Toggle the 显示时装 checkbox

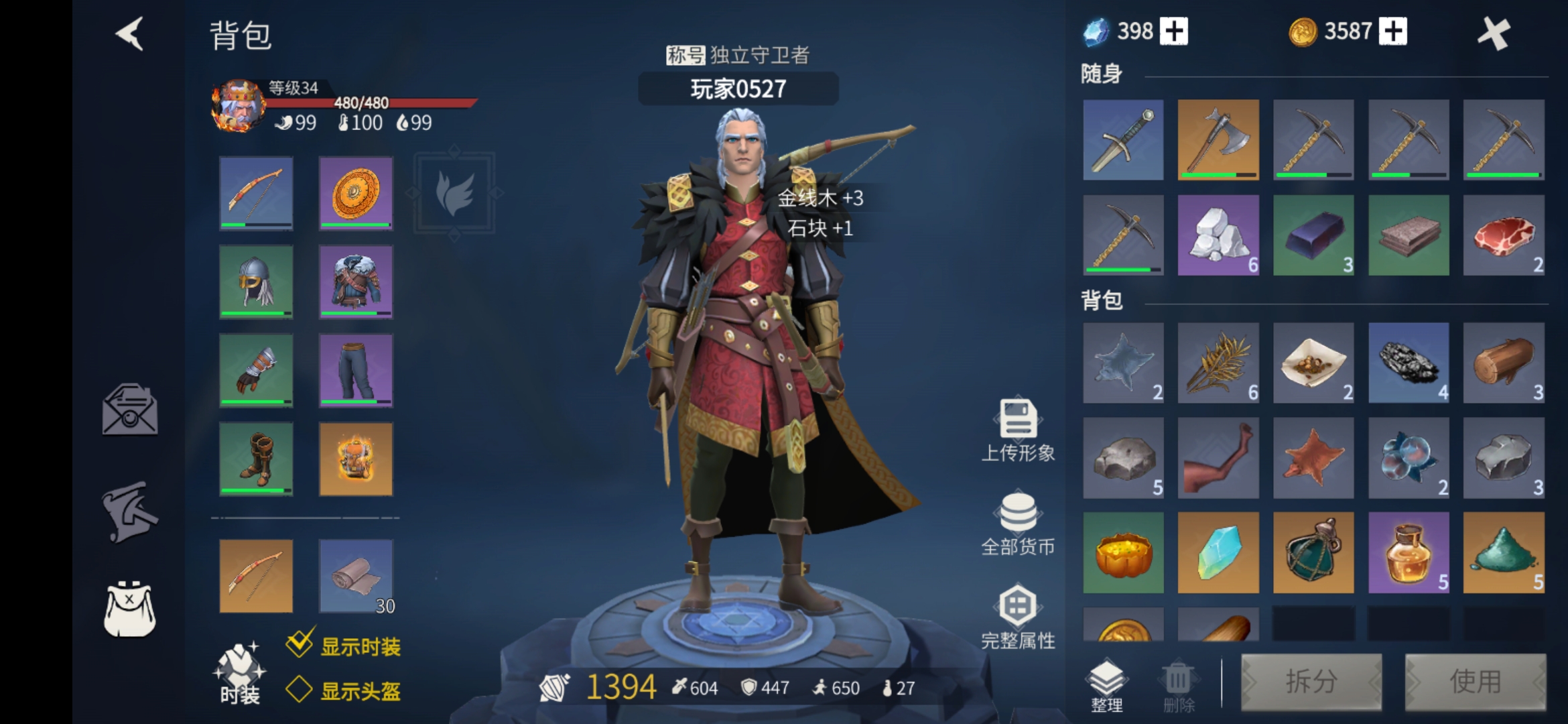tap(300, 644)
